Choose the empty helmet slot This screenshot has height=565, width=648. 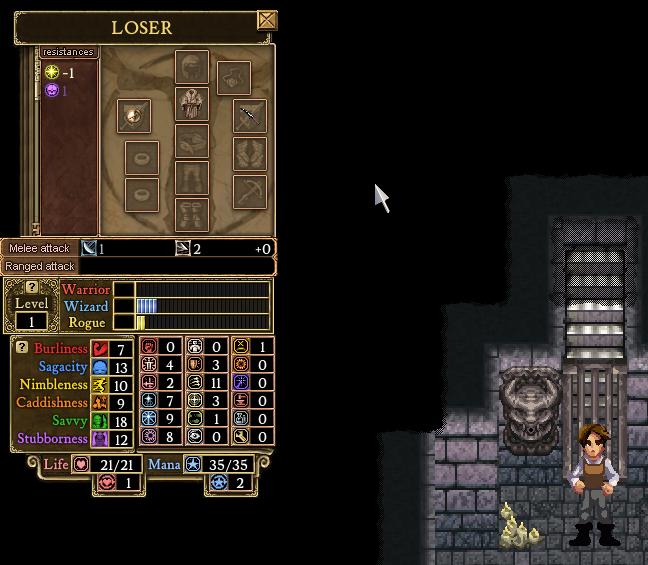point(192,67)
